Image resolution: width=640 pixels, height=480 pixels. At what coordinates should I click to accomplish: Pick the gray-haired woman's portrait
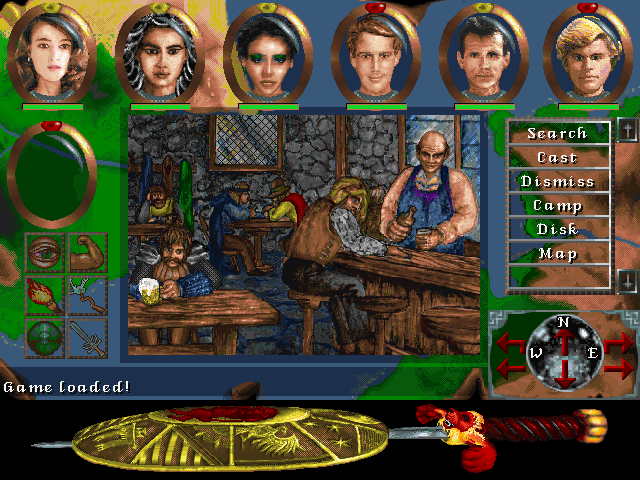[154, 52]
